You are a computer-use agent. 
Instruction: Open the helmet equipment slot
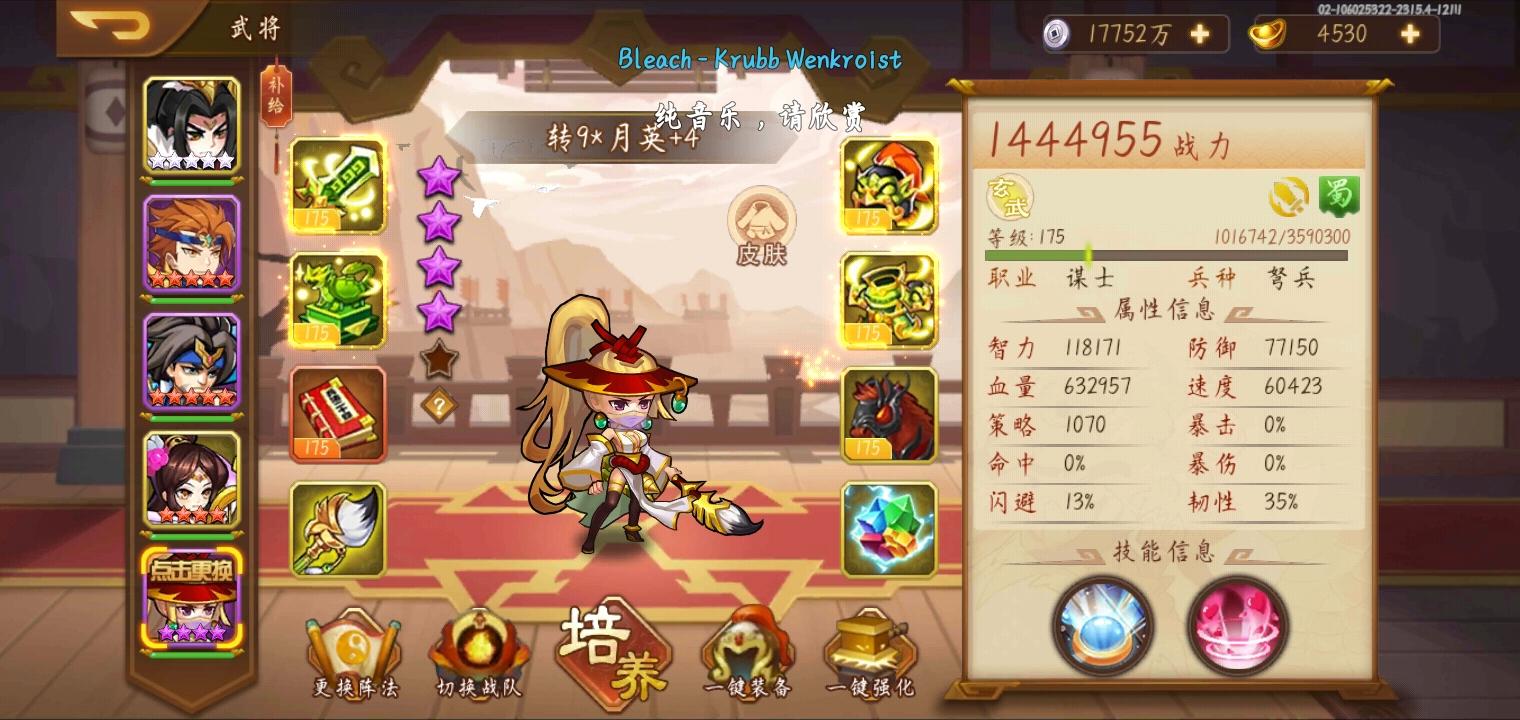point(888,186)
